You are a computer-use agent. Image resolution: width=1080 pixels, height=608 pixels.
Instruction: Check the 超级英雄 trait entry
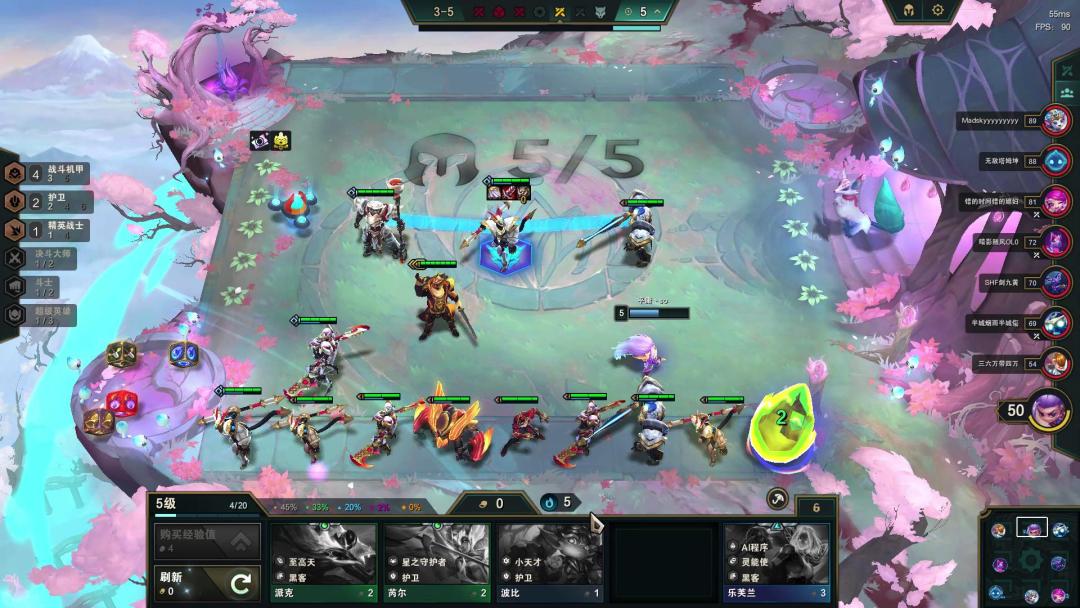point(45,313)
